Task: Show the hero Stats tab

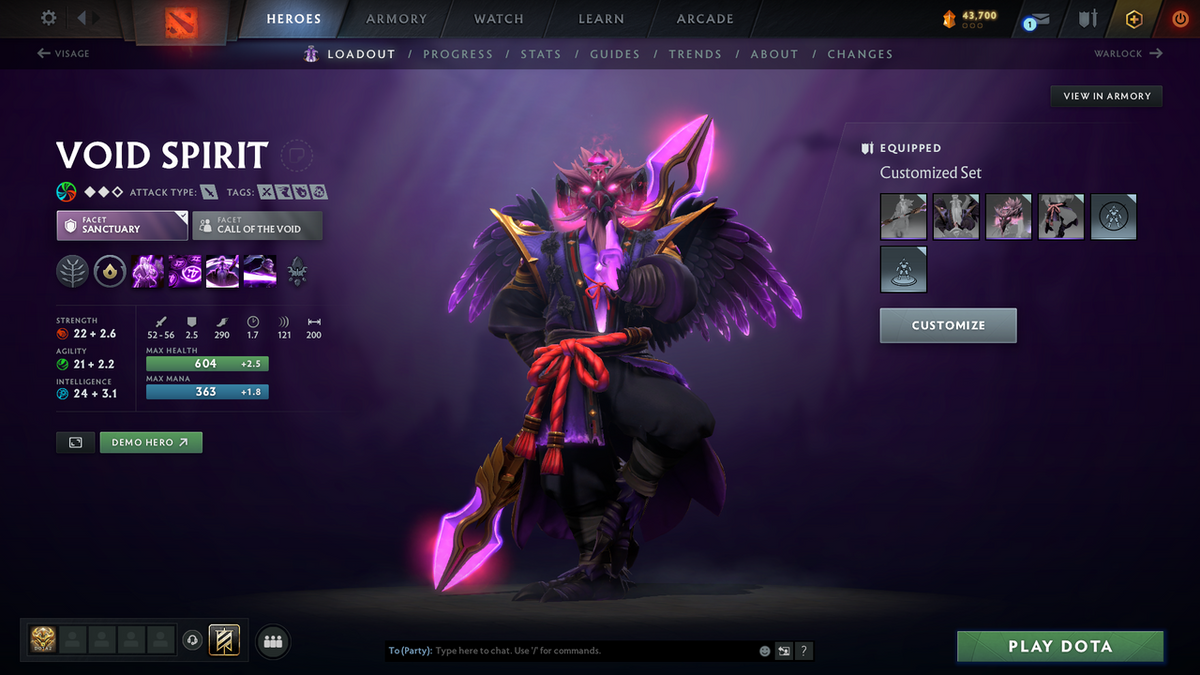Action: 541,54
